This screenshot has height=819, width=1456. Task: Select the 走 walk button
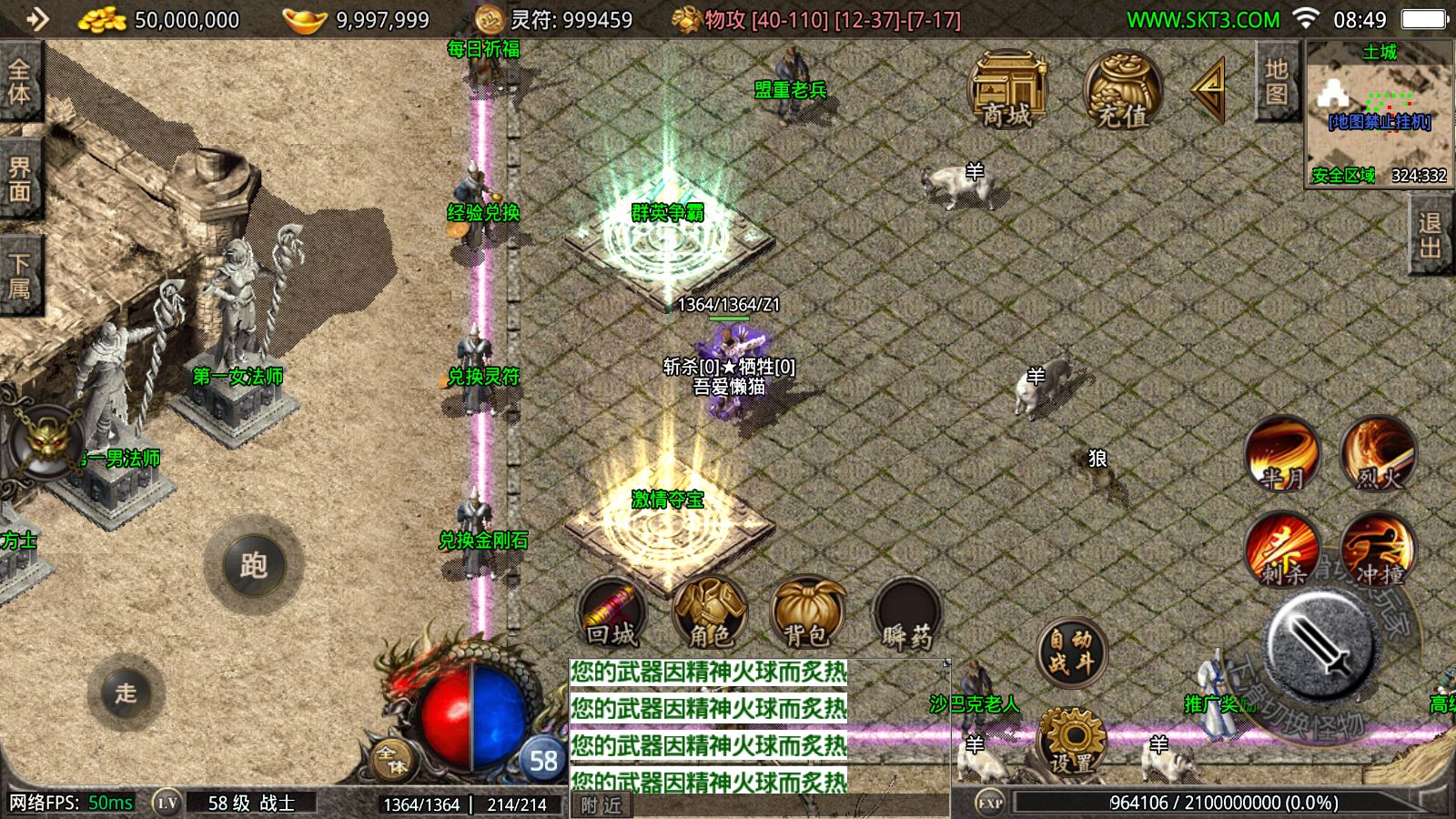pos(126,693)
